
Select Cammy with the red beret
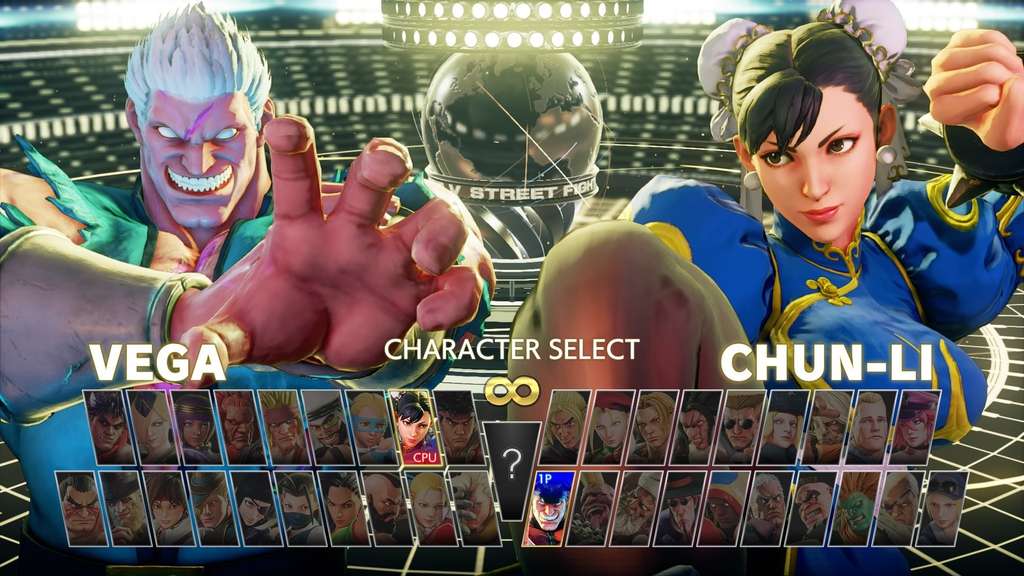pyautogui.click(x=609, y=427)
